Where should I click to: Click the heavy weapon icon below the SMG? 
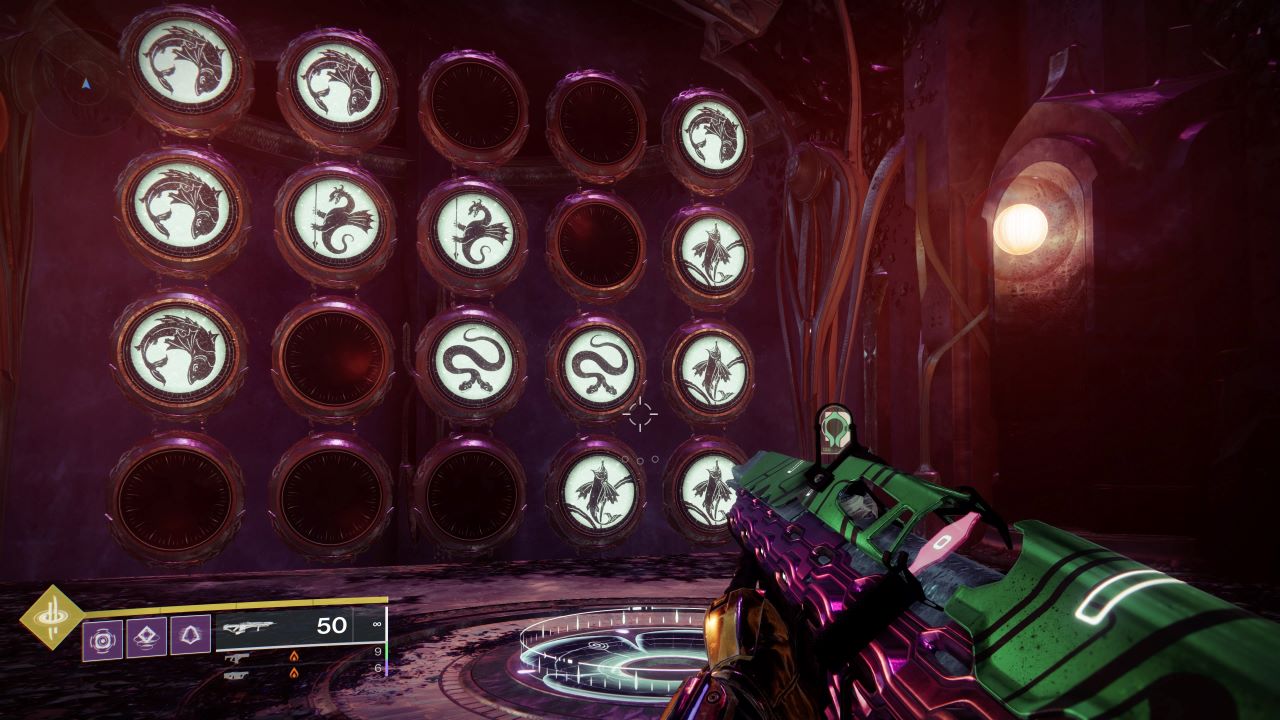pyautogui.click(x=237, y=676)
